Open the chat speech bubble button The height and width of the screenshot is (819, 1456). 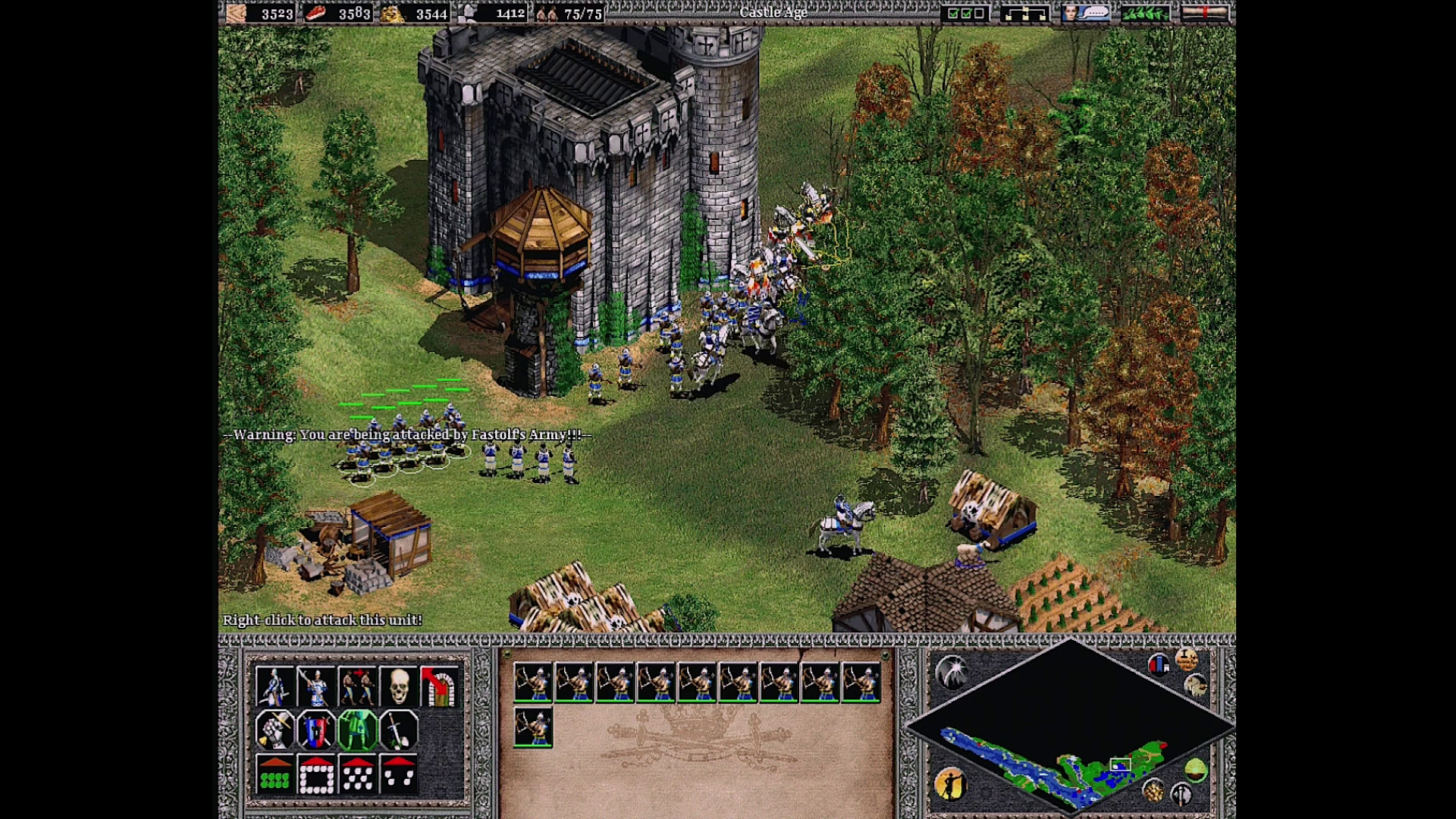pos(1085,13)
